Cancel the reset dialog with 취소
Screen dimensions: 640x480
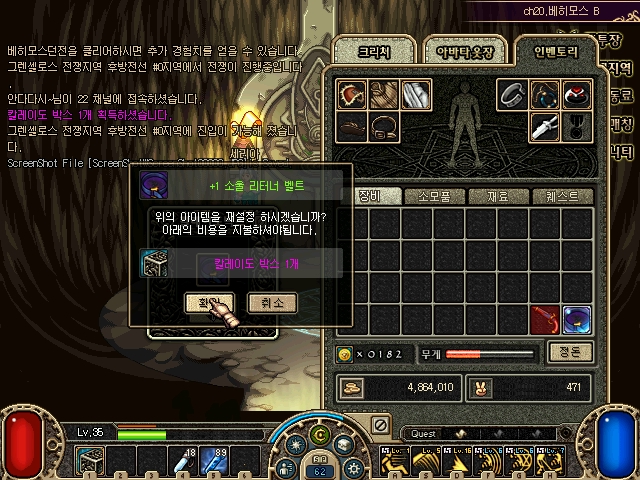click(272, 302)
